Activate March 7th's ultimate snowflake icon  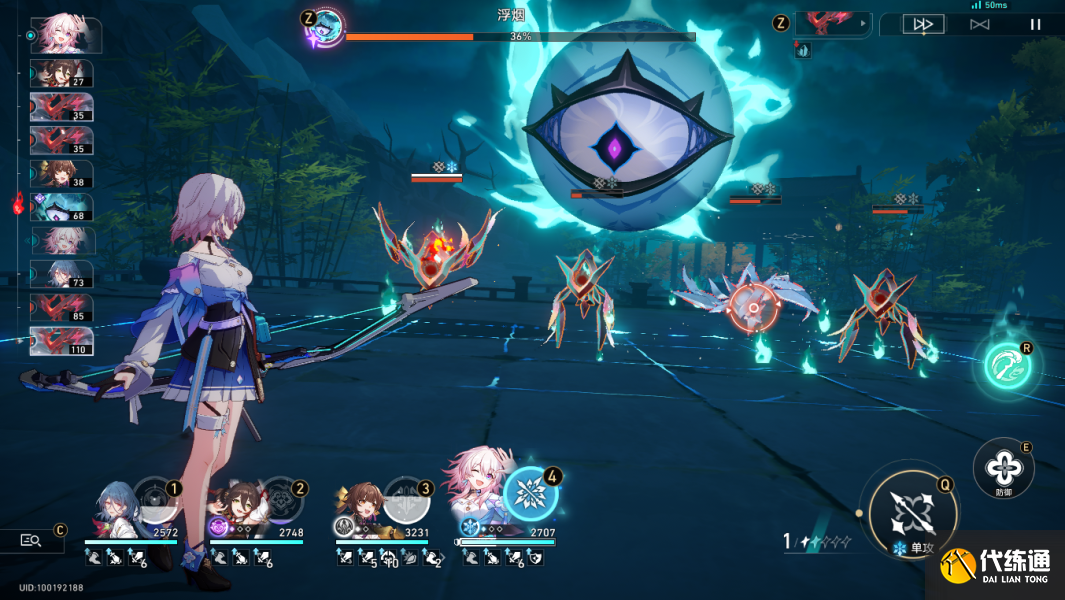point(531,494)
